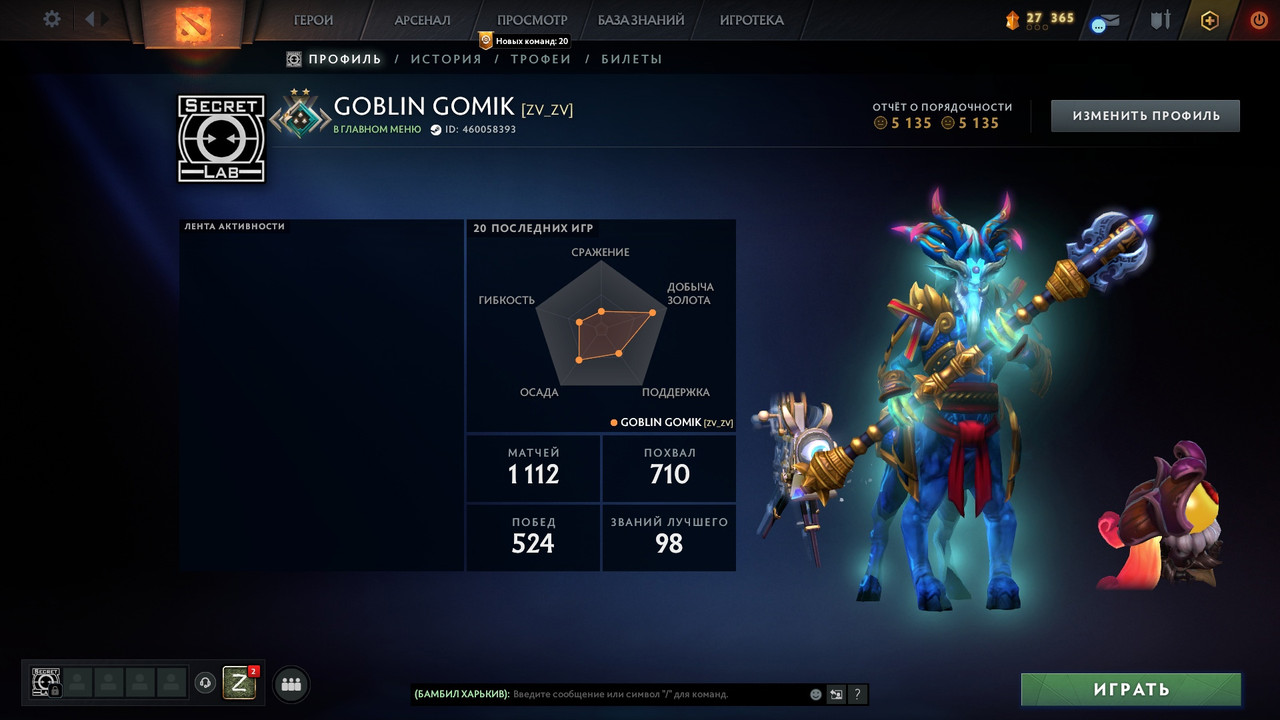Open the ГЕРОИ section

pos(313,20)
